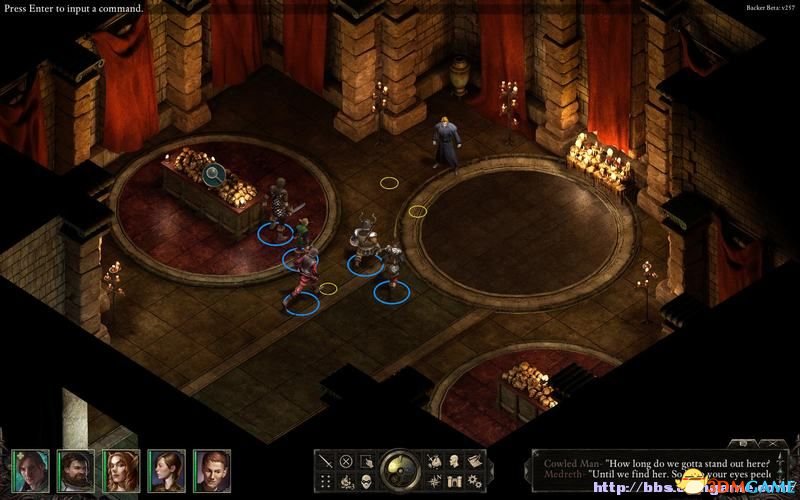Select the bearded man party portrait
Image resolution: width=800 pixels, height=500 pixels.
click(x=75, y=468)
